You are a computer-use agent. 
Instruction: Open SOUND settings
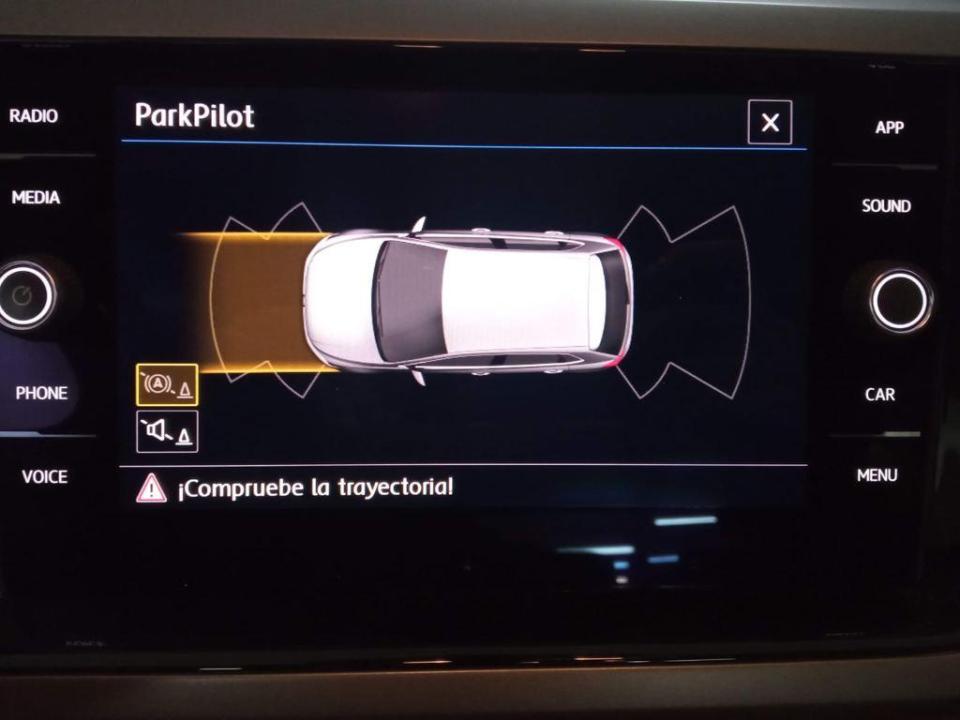(x=886, y=206)
